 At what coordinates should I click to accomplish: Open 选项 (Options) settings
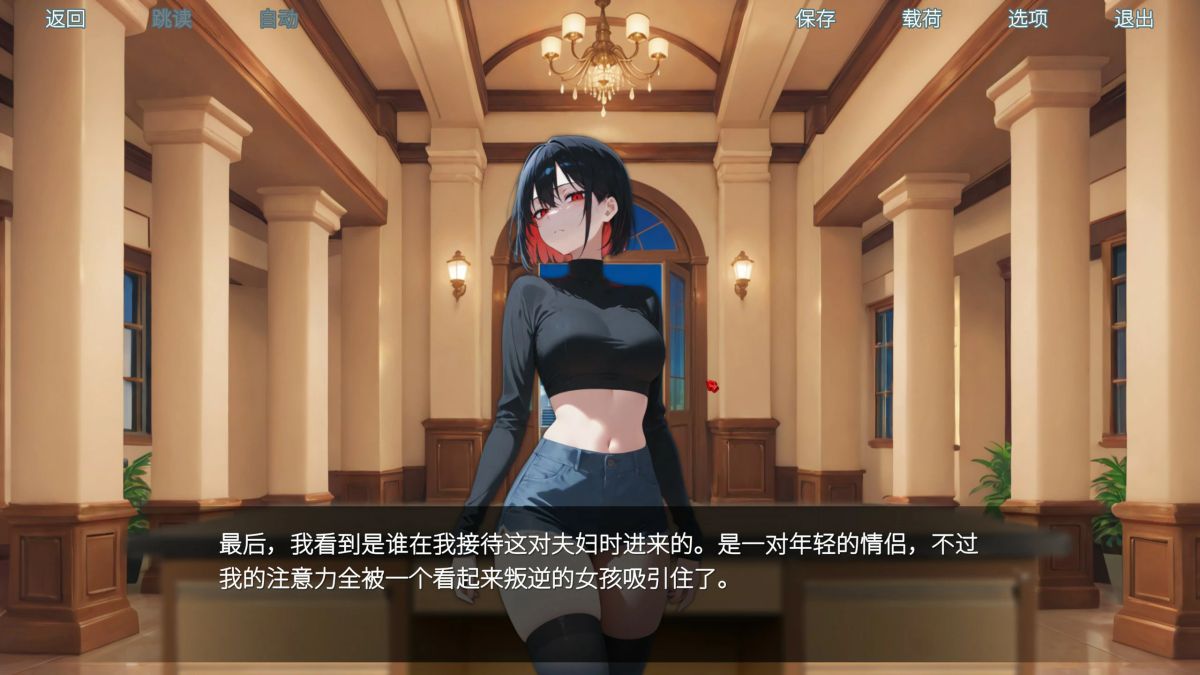click(1027, 19)
